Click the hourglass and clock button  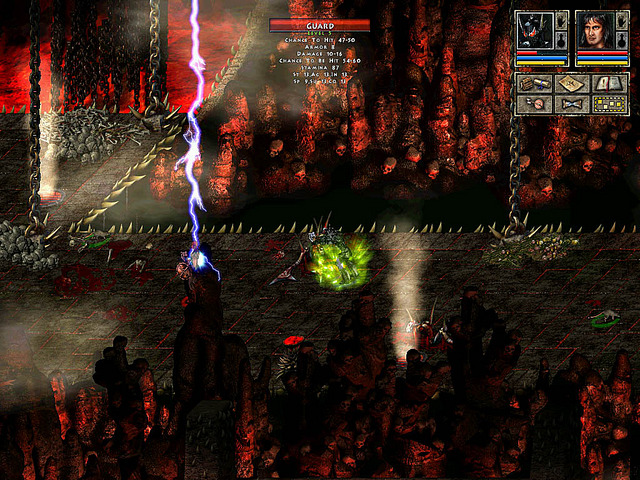pos(535,104)
